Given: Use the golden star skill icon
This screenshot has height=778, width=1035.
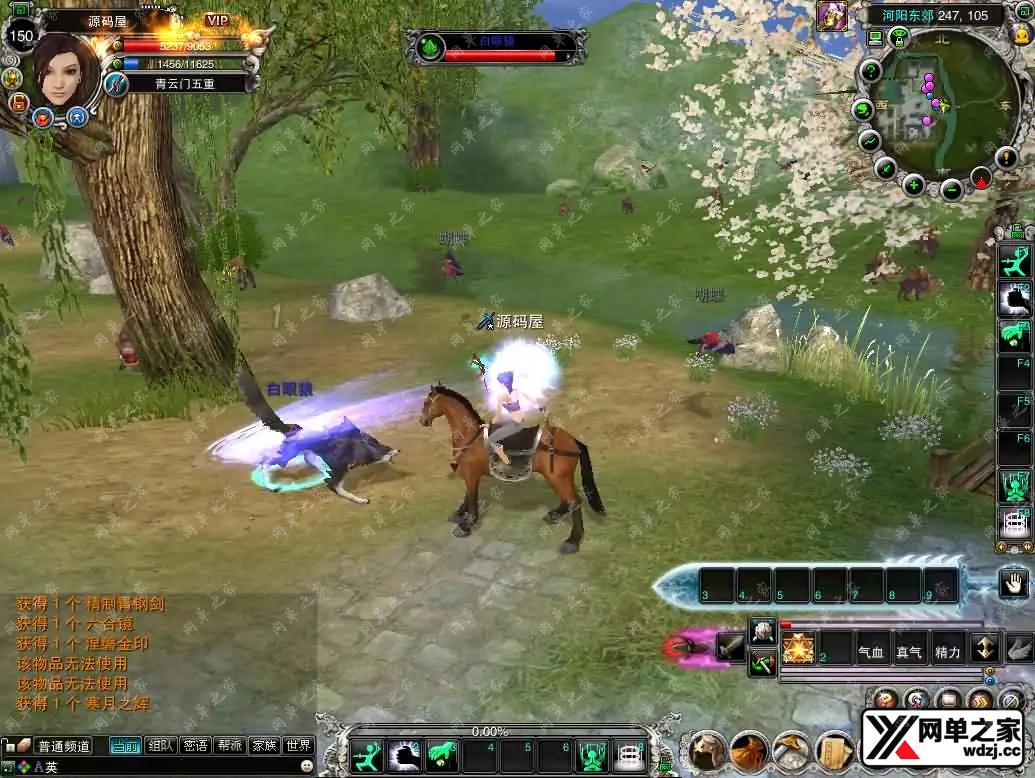Looking at the screenshot, I should pos(798,648).
